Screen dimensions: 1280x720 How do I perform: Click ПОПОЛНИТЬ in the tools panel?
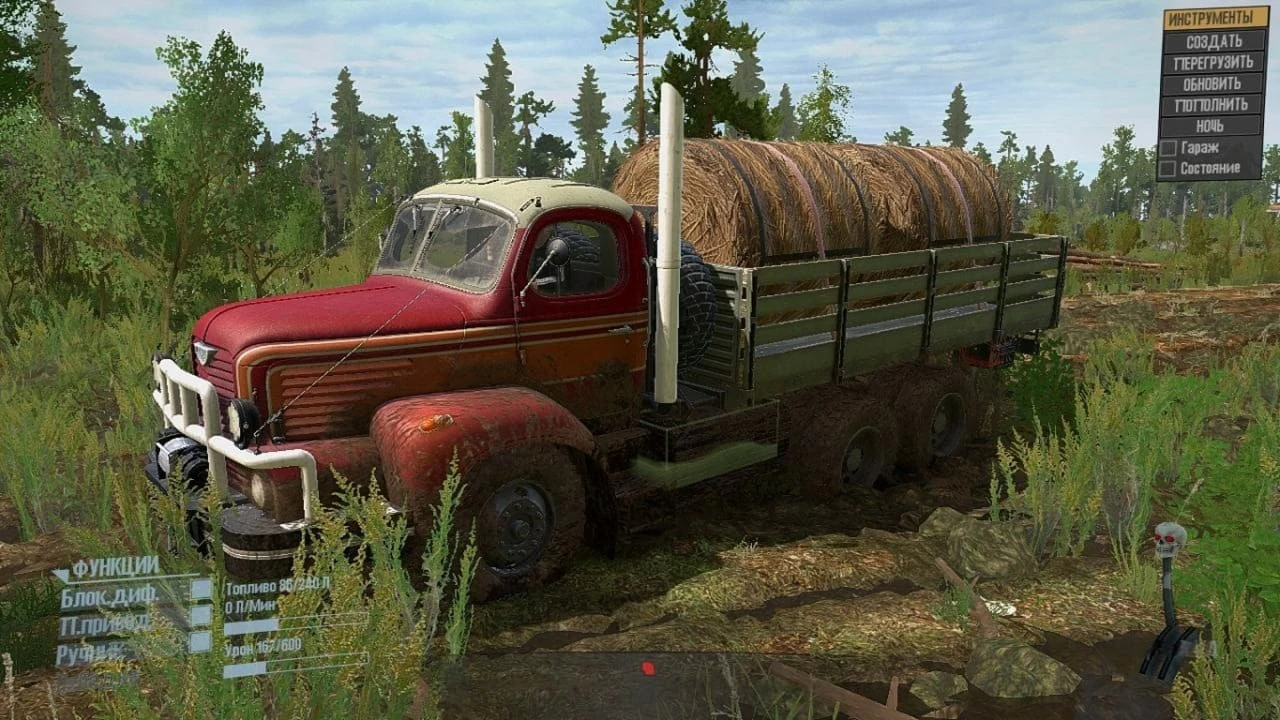pyautogui.click(x=1215, y=103)
